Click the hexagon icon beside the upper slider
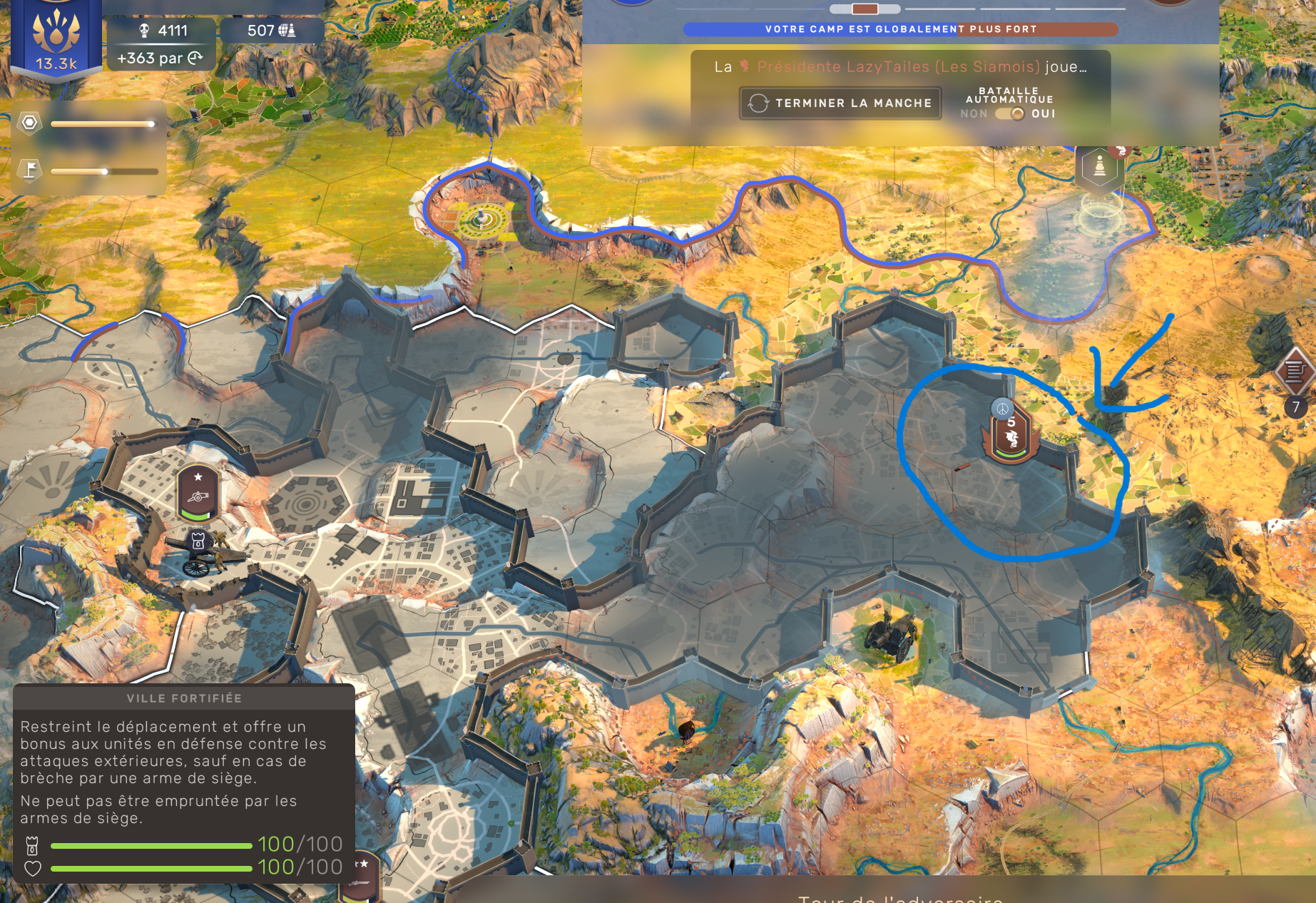The width and height of the screenshot is (1316, 903). coord(30,123)
